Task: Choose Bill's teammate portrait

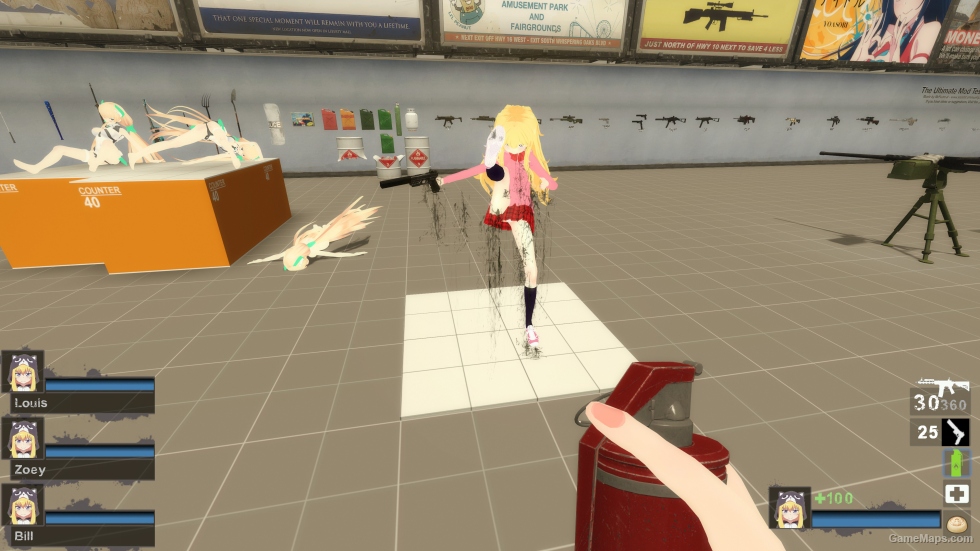Action: click(x=22, y=505)
